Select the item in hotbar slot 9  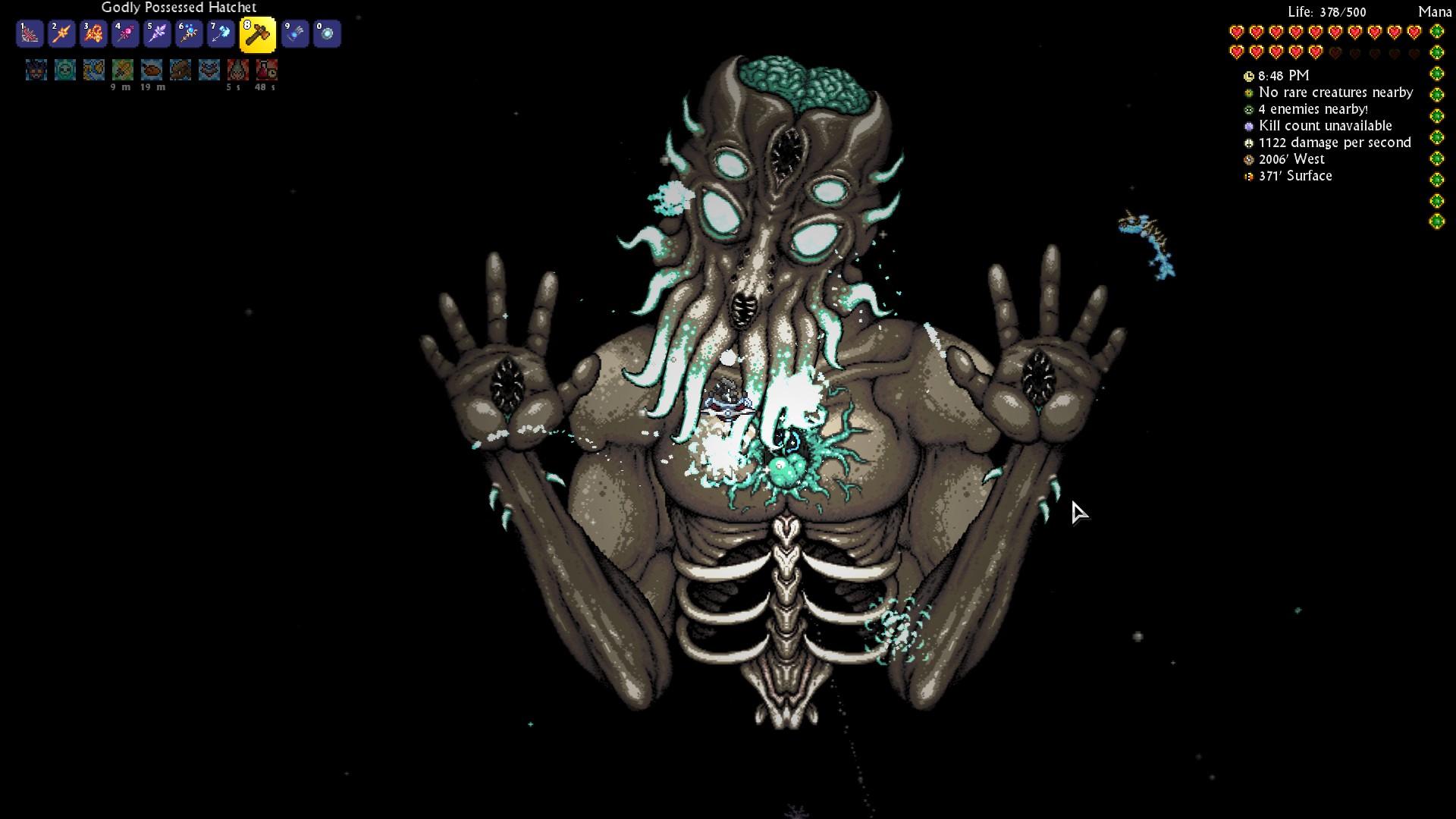tap(295, 33)
